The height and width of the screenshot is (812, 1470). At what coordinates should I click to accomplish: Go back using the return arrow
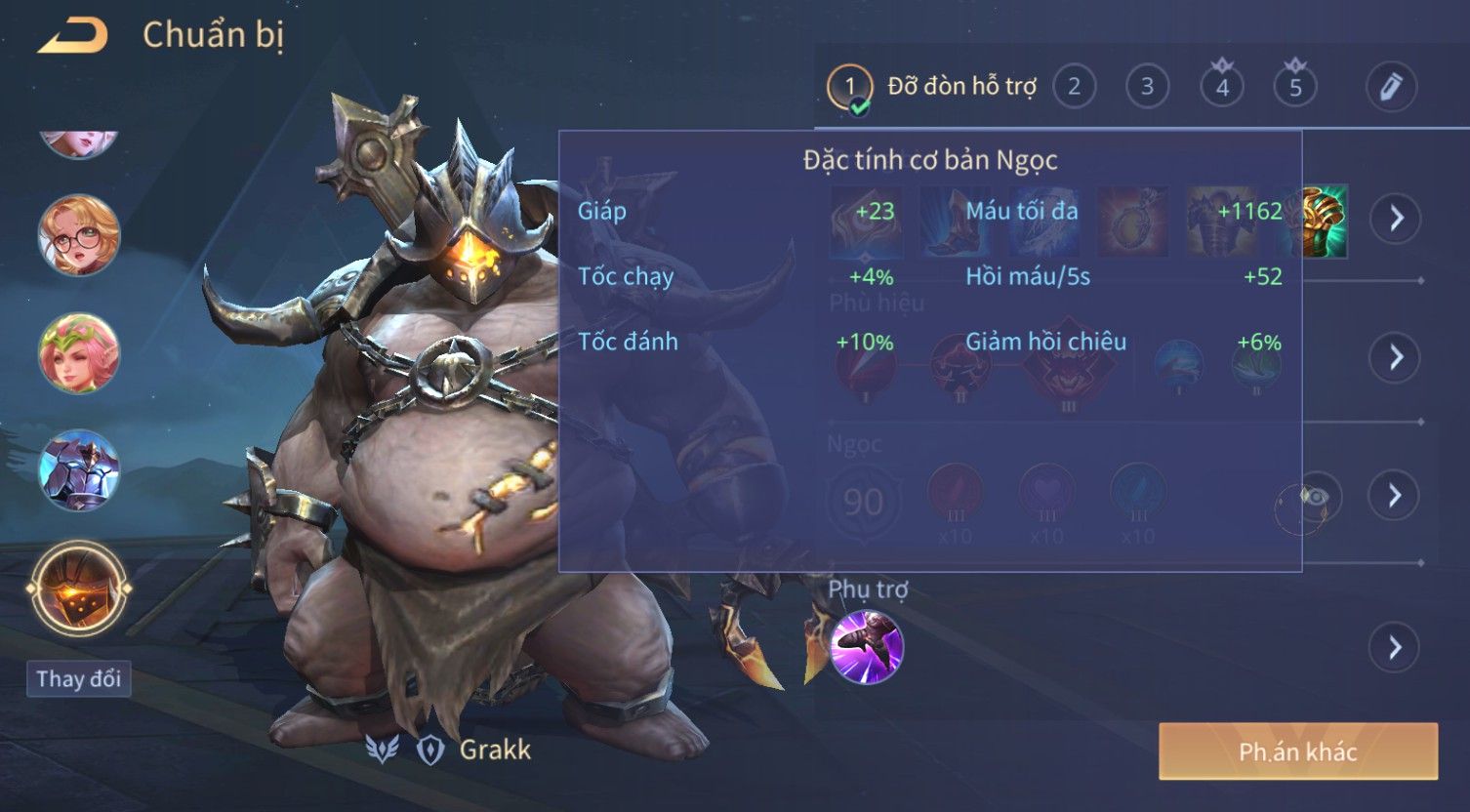point(72,36)
